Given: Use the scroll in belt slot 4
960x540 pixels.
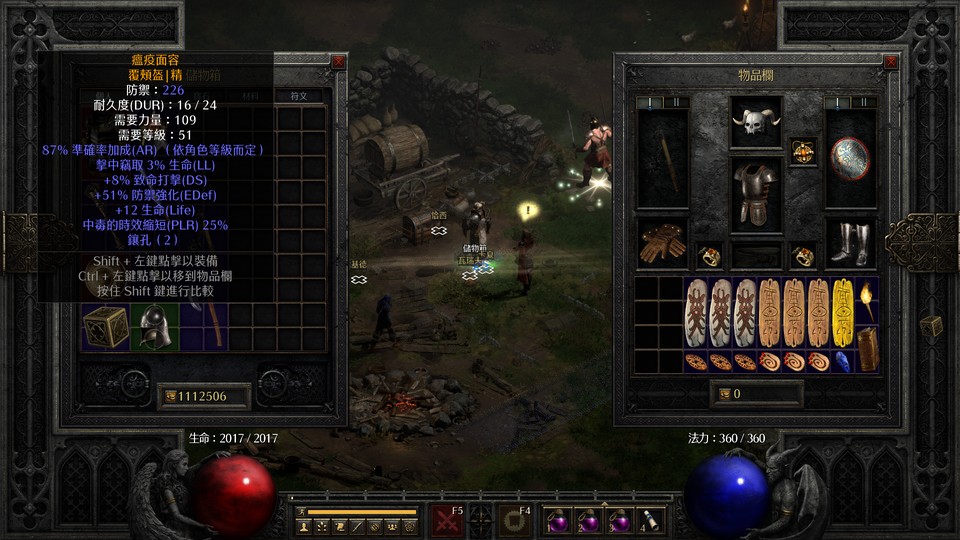Looking at the screenshot, I should (650, 519).
